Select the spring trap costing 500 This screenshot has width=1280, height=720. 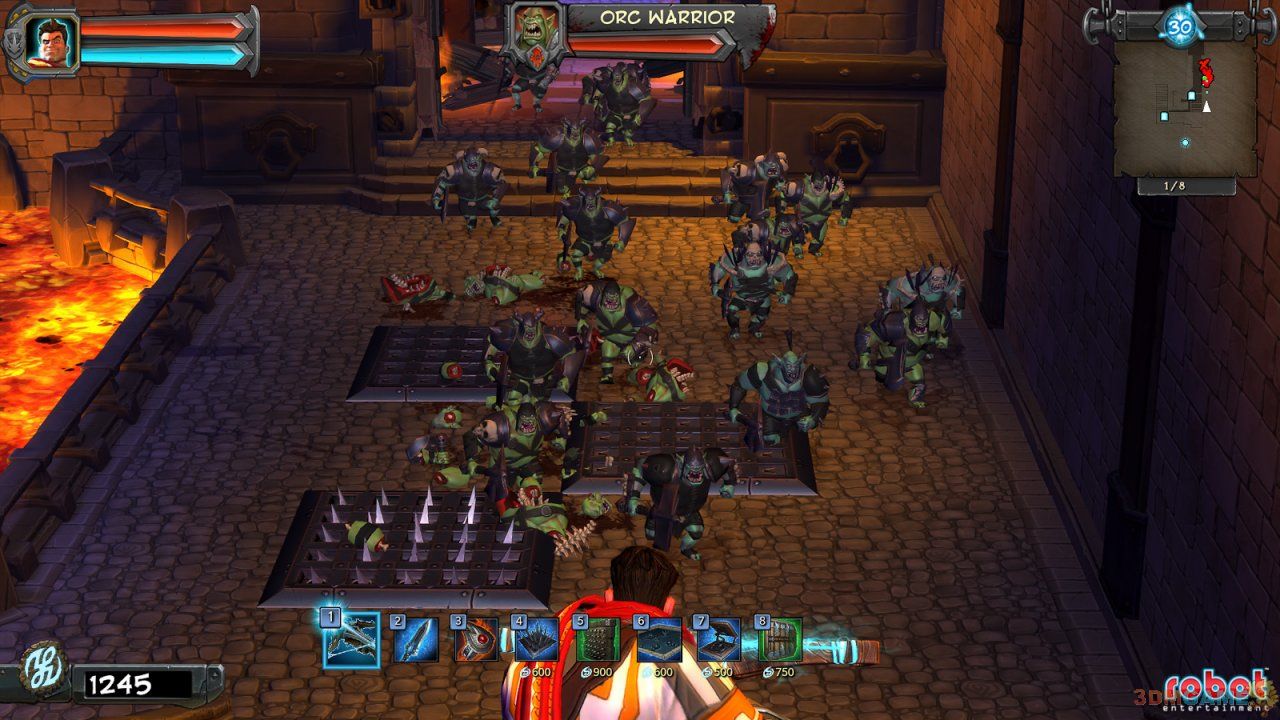coord(720,641)
